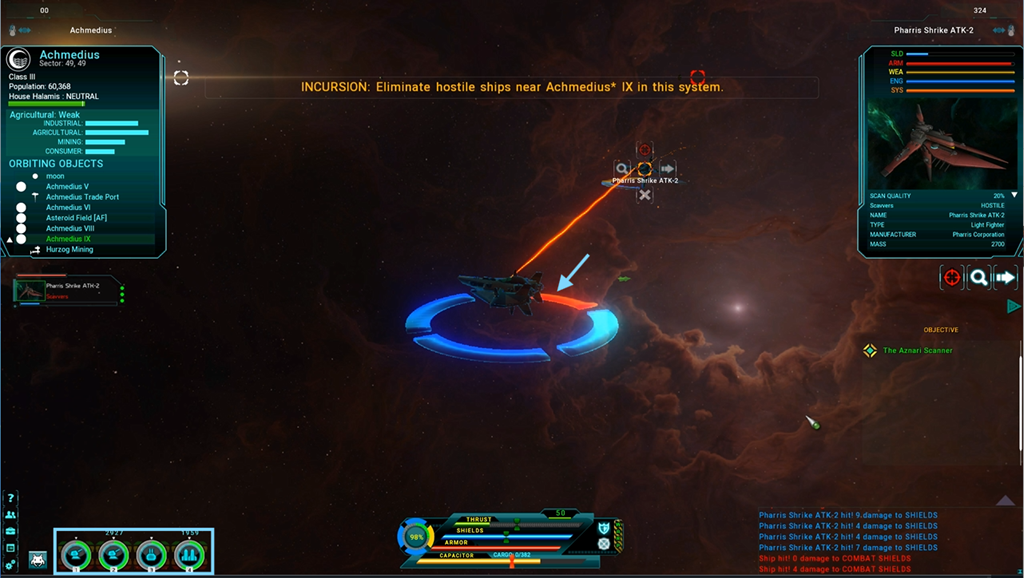Select Achmedius Trade Port in orbiting objects

pyautogui.click(x=82, y=197)
